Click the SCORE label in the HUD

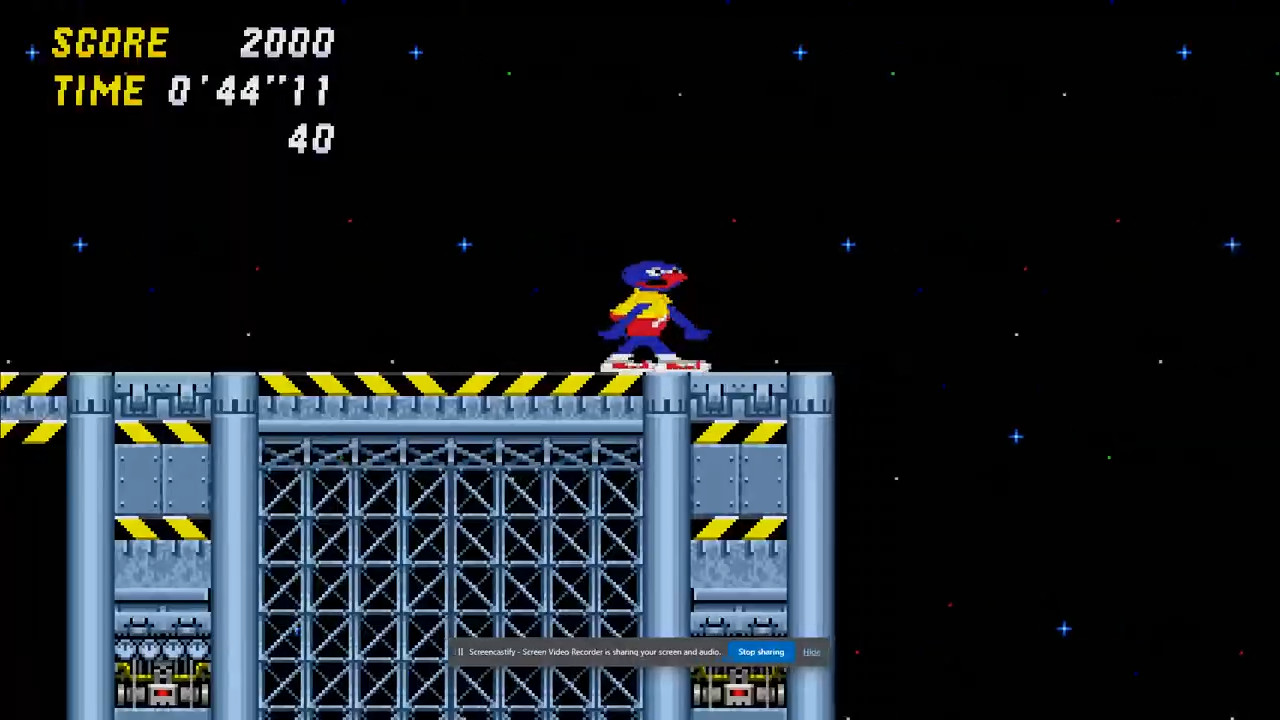tap(110, 42)
